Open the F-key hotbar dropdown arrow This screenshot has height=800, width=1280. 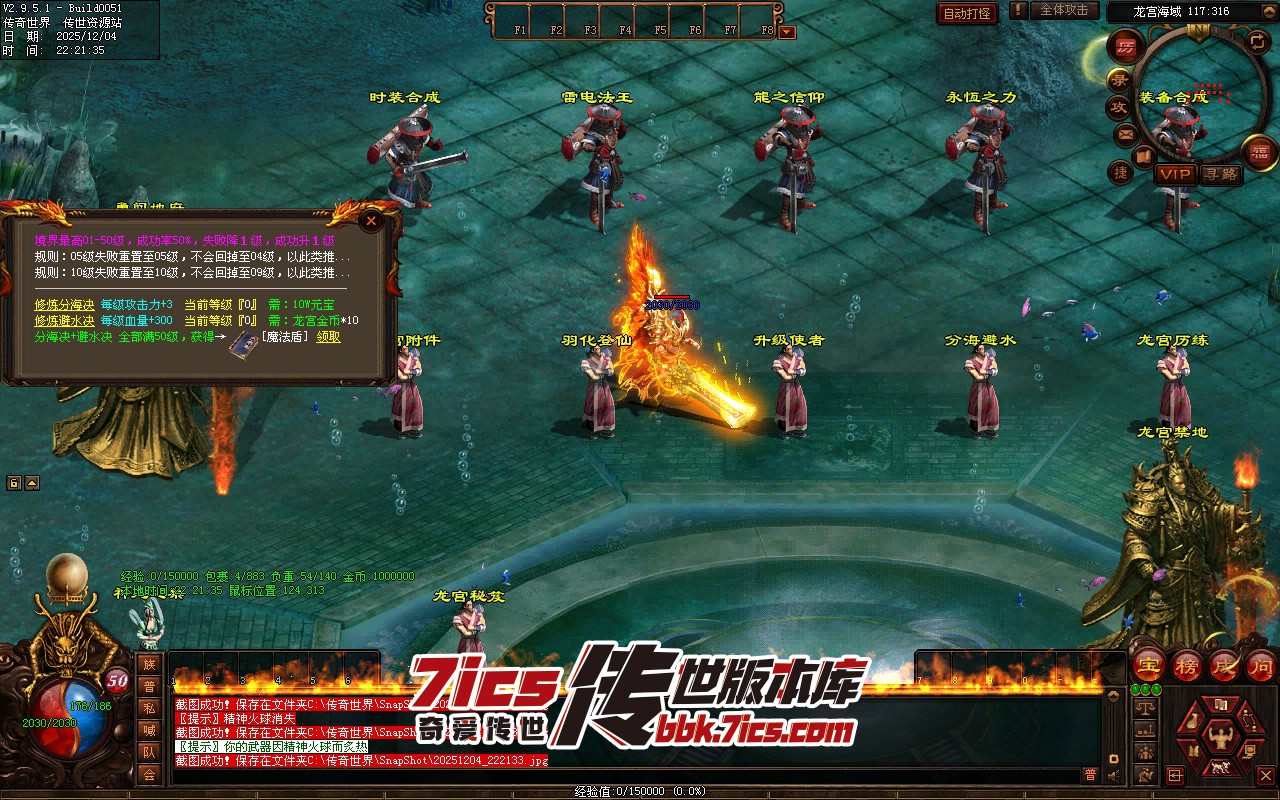point(787,31)
